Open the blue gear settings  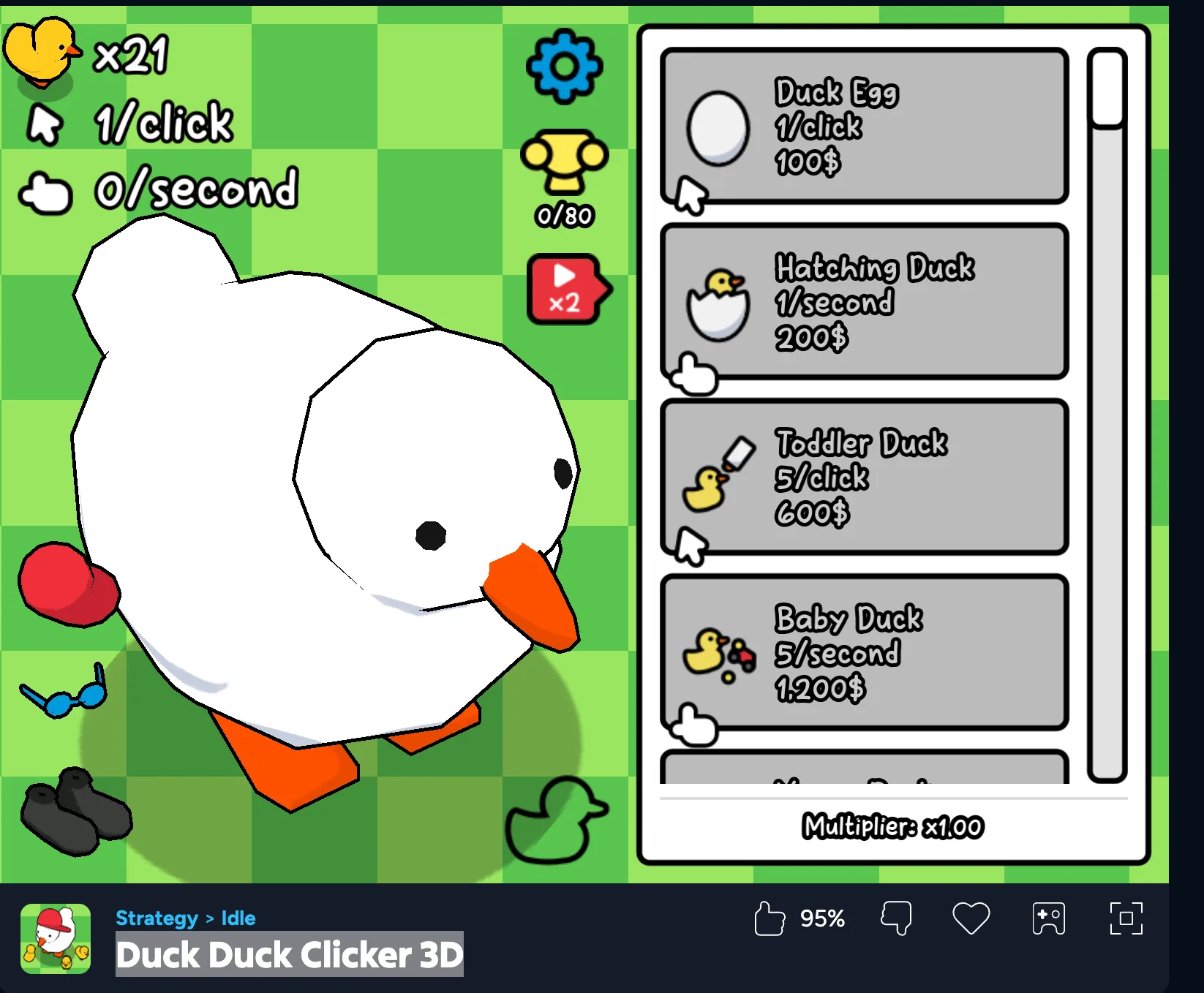point(564,66)
